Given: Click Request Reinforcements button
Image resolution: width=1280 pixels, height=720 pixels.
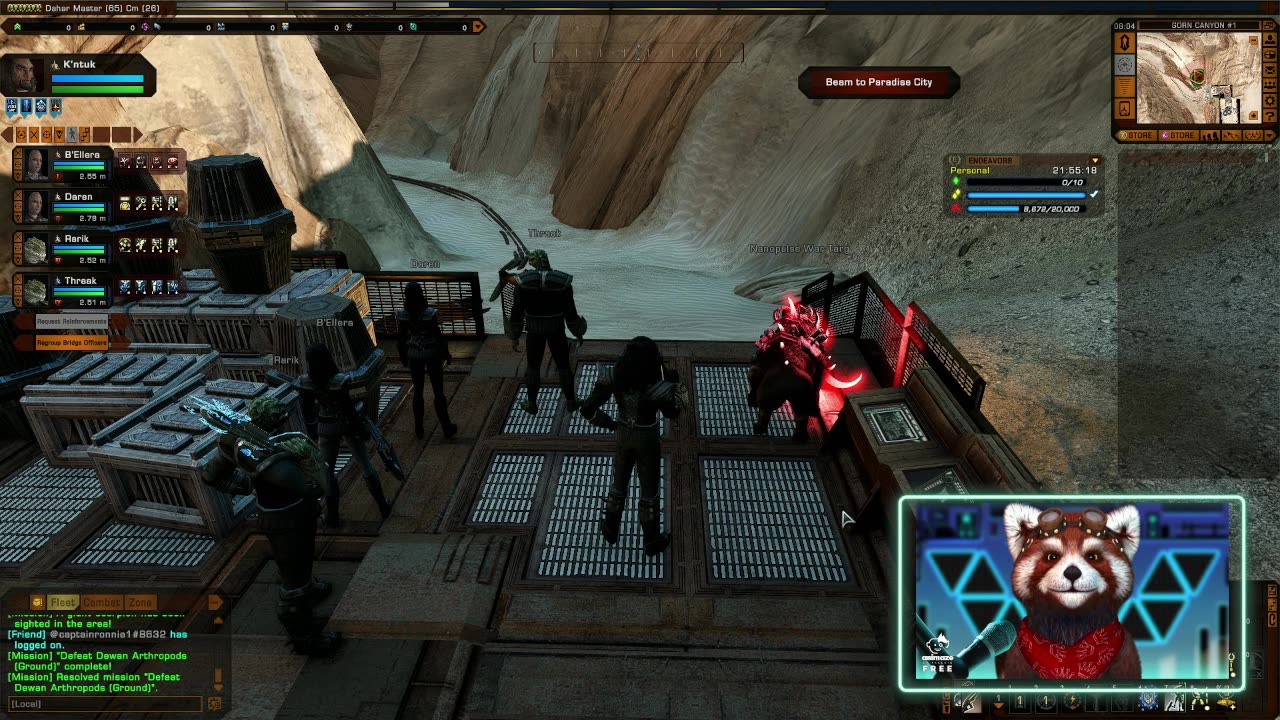Looking at the screenshot, I should pos(72,321).
